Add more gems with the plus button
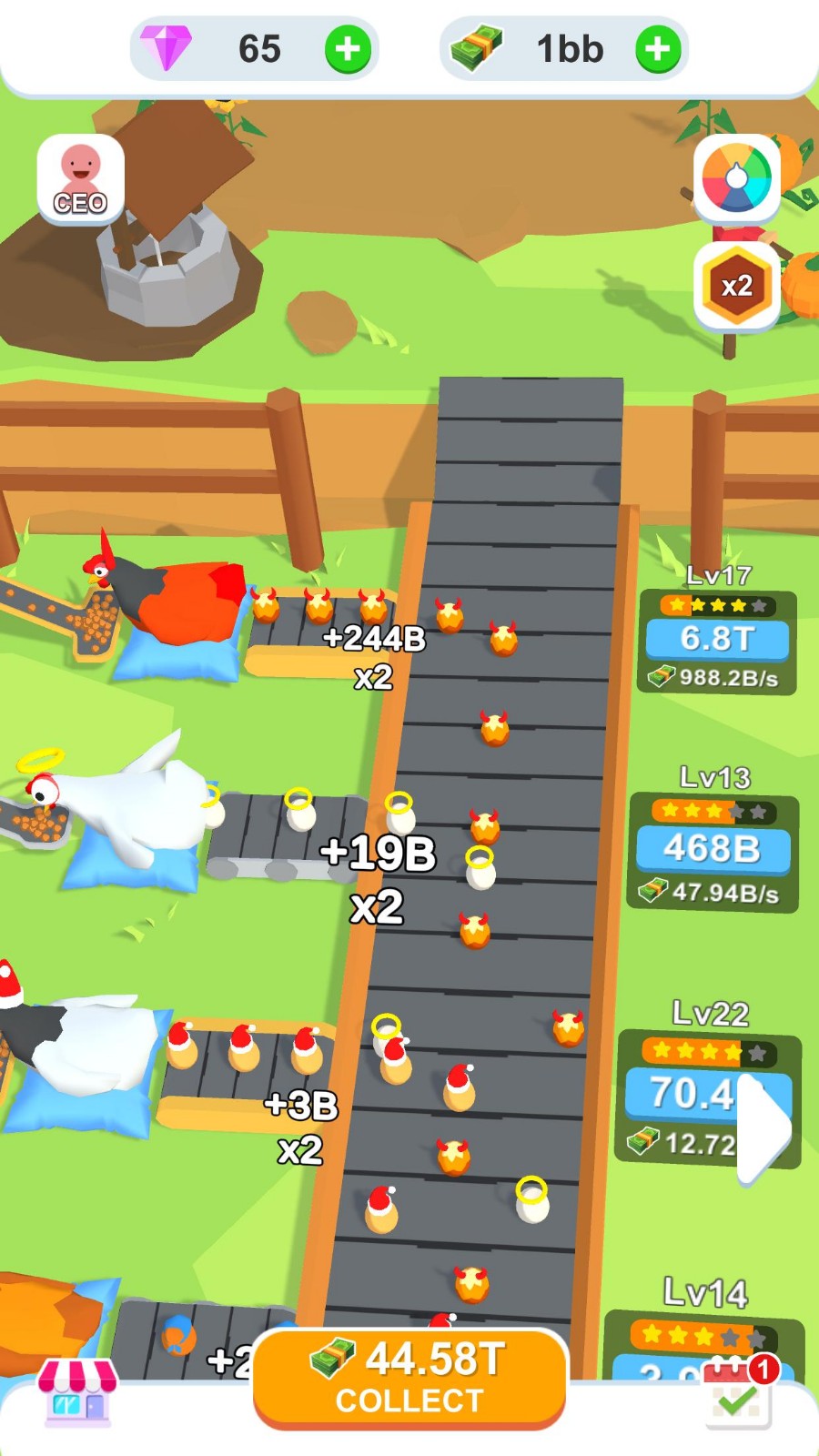 click(348, 49)
